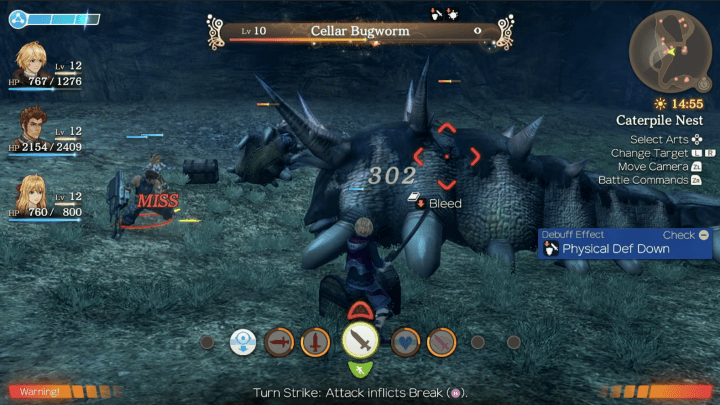Select the dark red sword art left of center
This screenshot has width=720, height=405.
[x=280, y=343]
